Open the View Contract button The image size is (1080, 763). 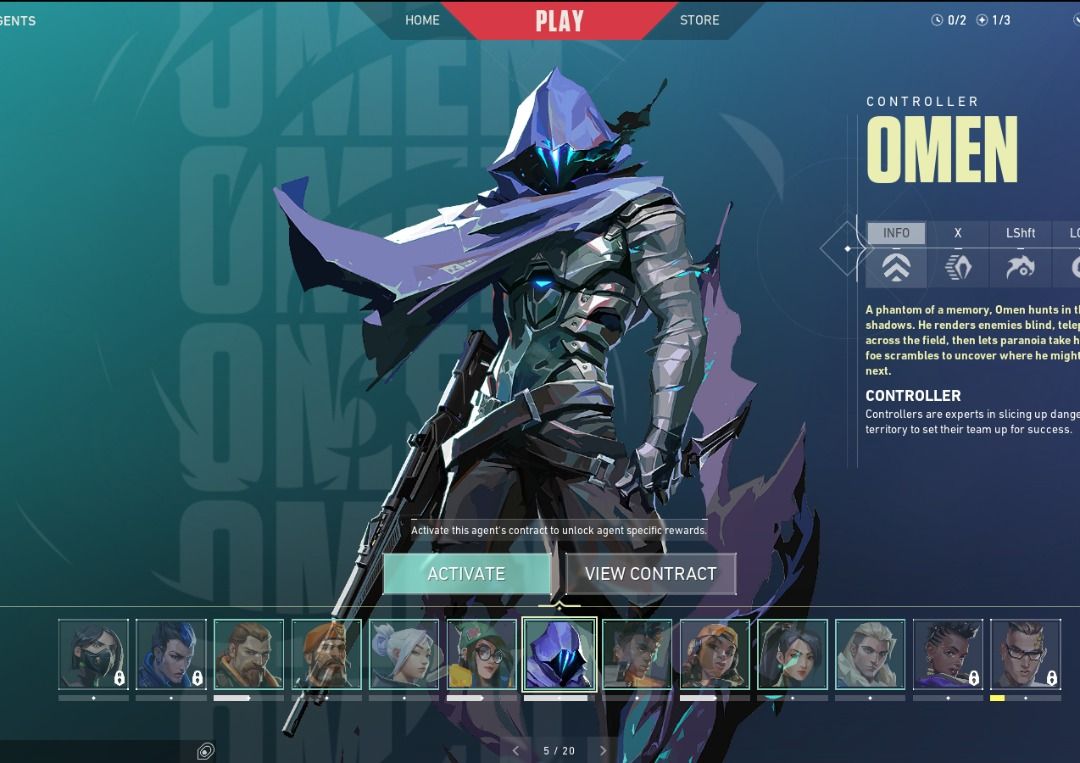651,574
